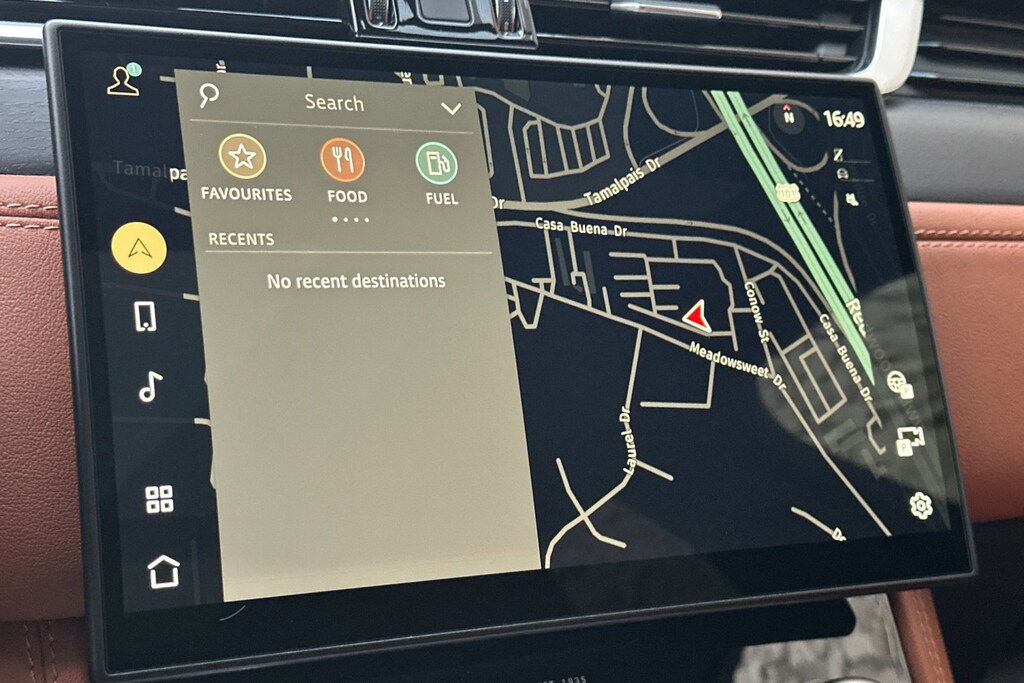Tap the Search field in the navigation panel
1024x683 pixels.
pyautogui.click(x=334, y=103)
